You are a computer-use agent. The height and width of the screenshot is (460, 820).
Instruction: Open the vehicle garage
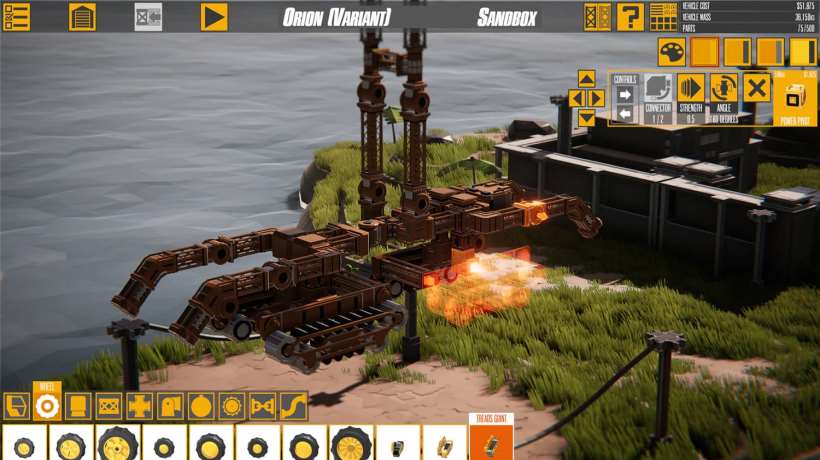(x=82, y=17)
